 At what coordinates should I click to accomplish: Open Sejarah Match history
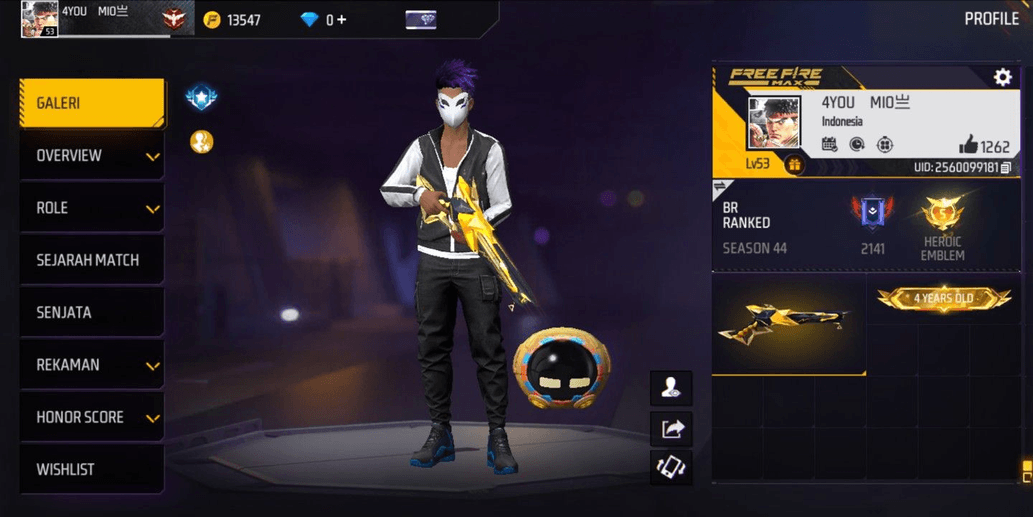(91, 260)
